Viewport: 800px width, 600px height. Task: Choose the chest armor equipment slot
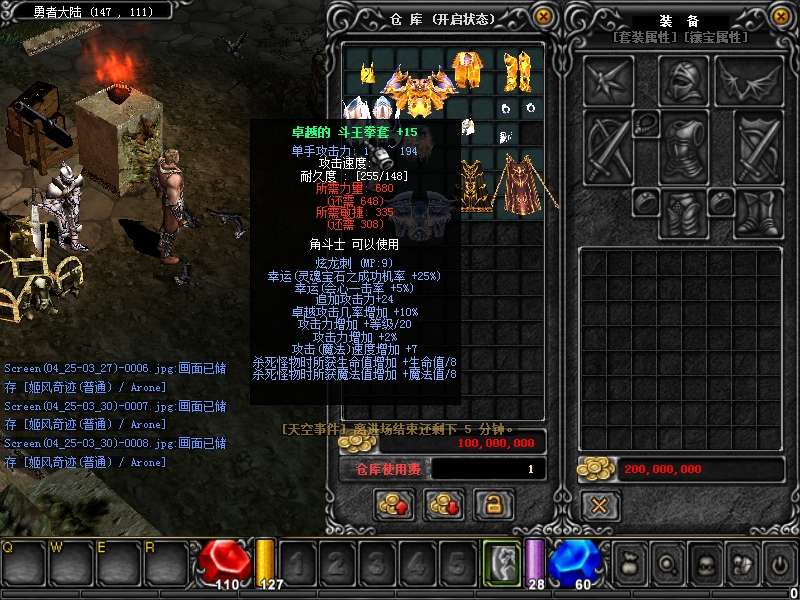684,148
